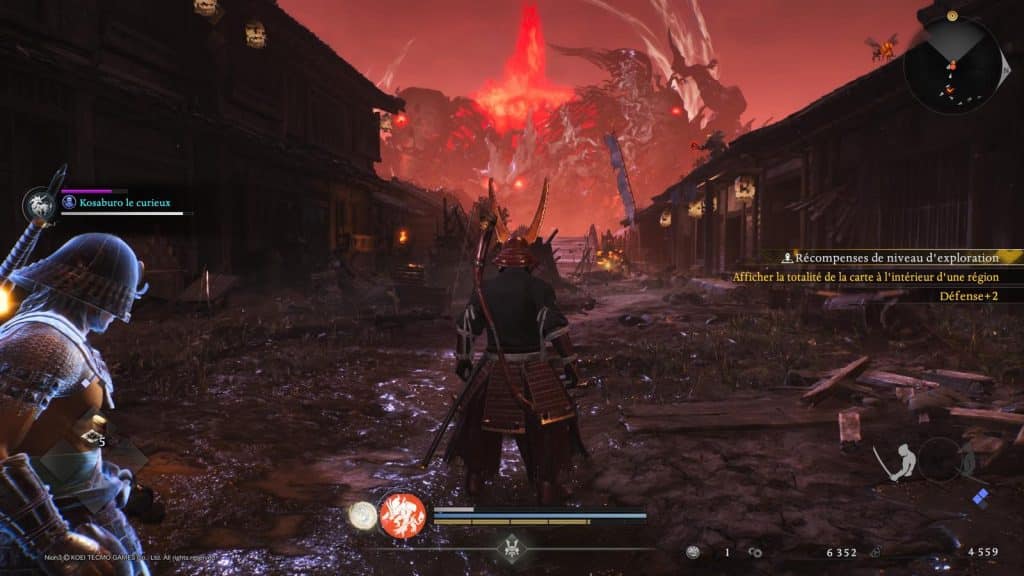Screen dimensions: 1024x576
Task: Click the companion's round portrait emblem
Action: (x=41, y=205)
